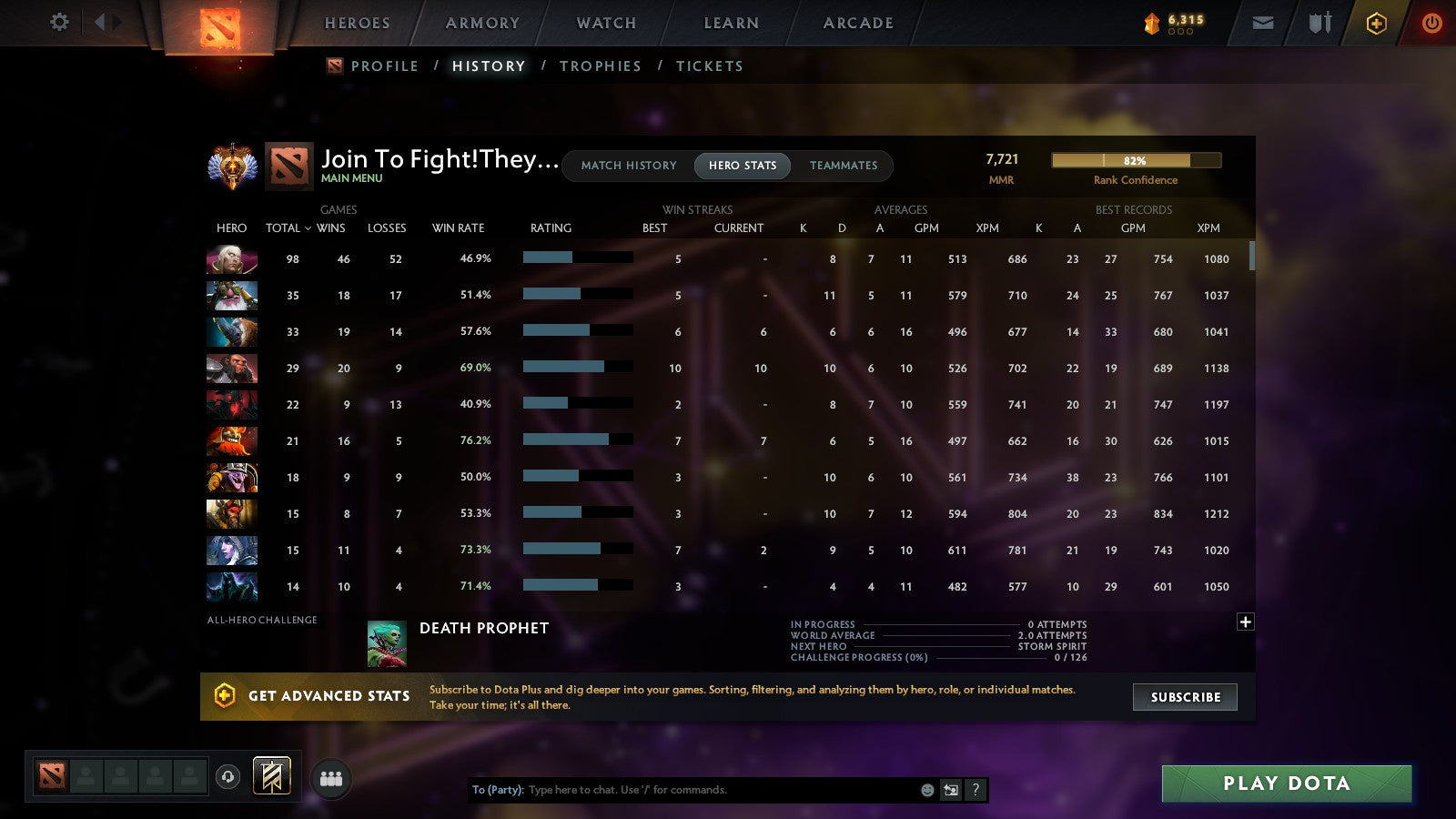Open the friends list people icon
Screen dimensions: 1456x819
coord(331,778)
